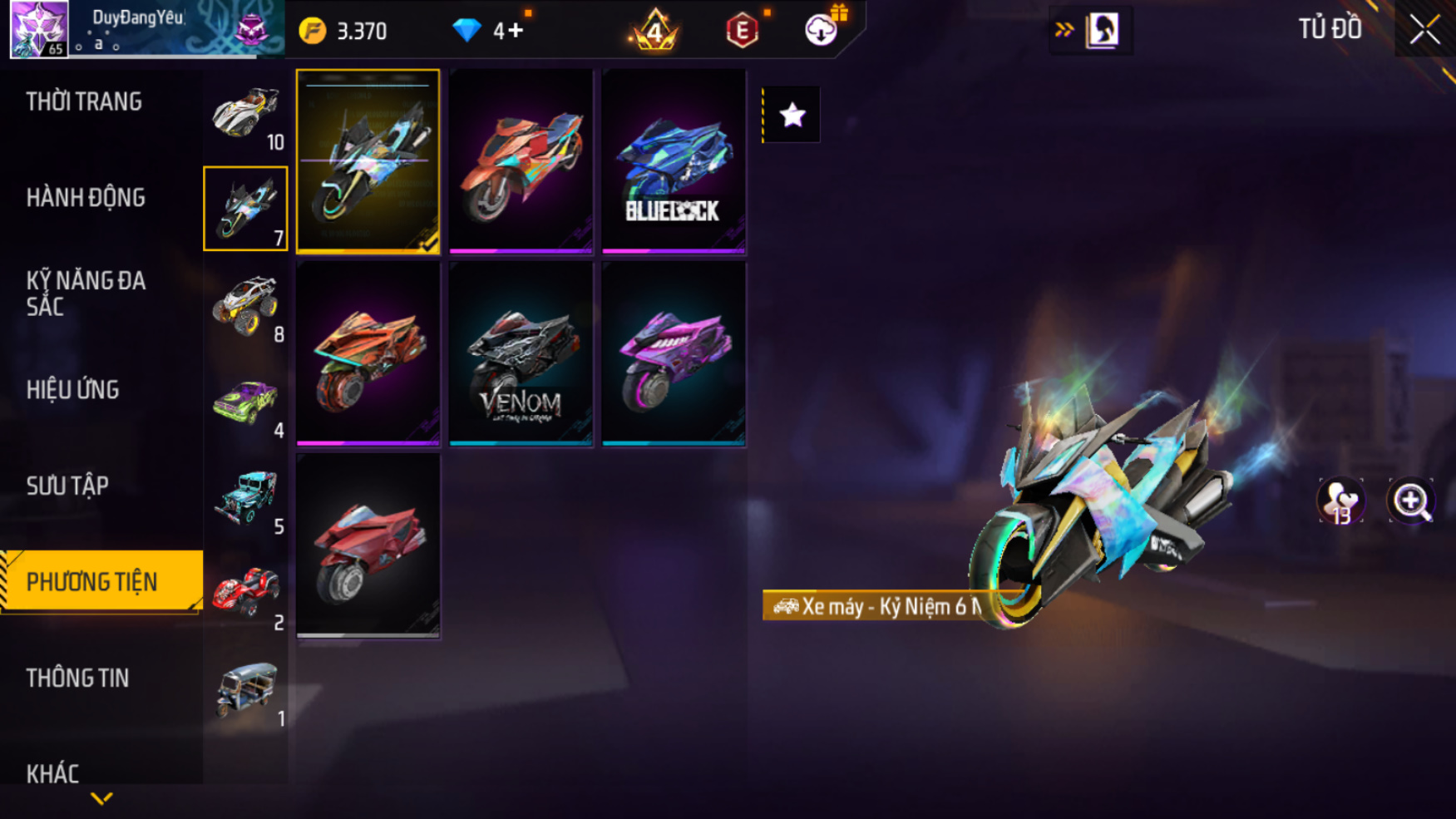The image size is (1456, 819).
Task: Select the Kỹ Năng Đa Sắc category
Action: click(x=86, y=293)
